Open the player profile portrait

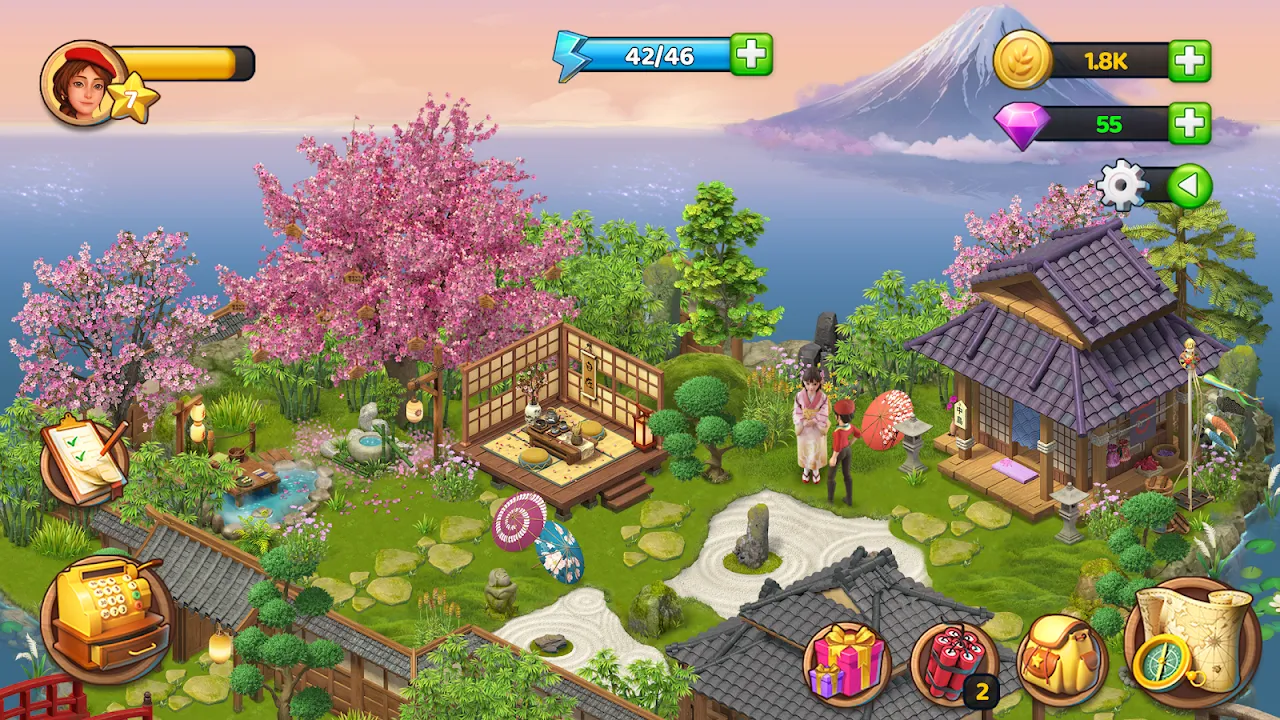coord(84,82)
